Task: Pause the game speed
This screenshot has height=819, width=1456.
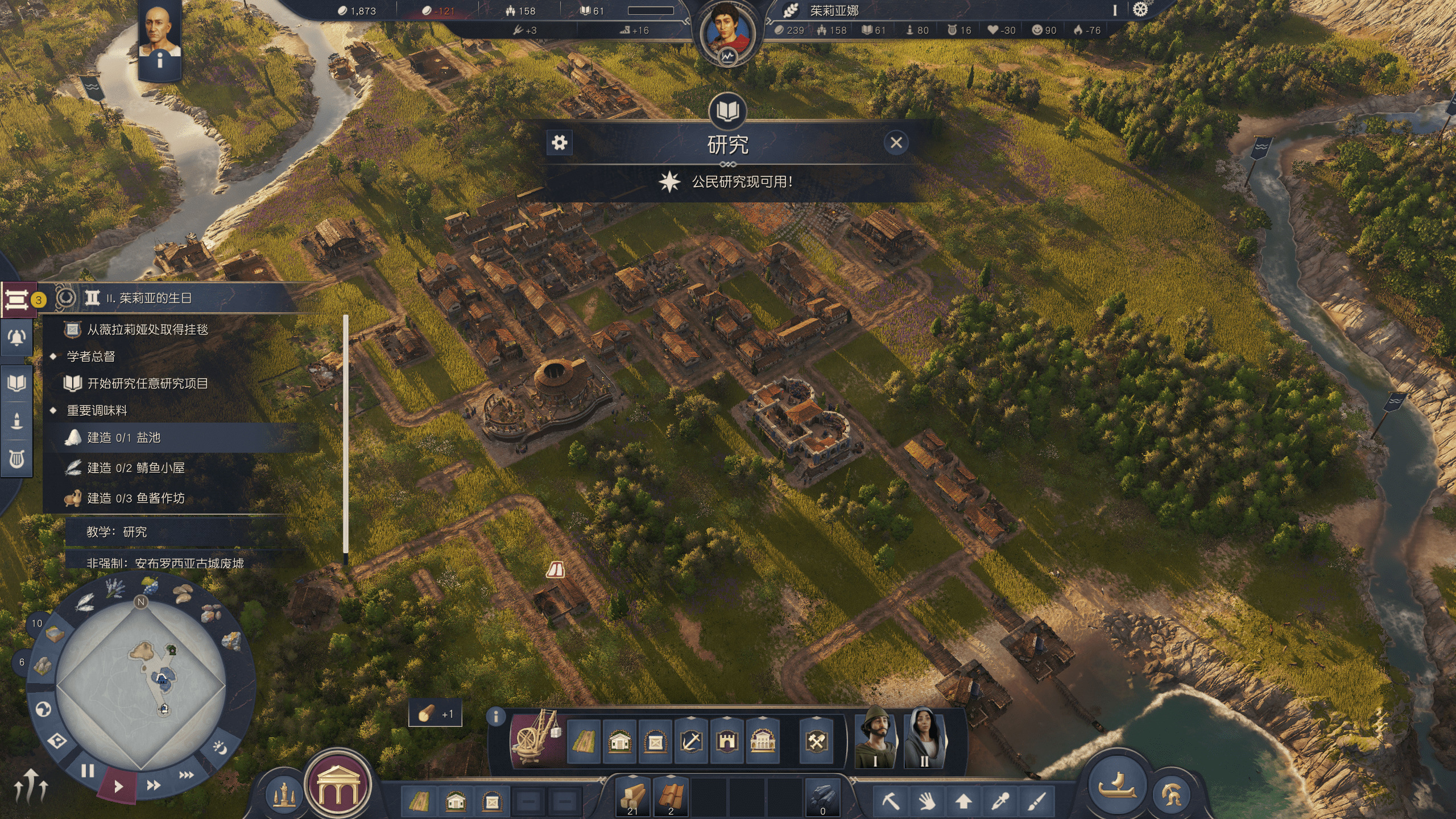Action: (88, 771)
